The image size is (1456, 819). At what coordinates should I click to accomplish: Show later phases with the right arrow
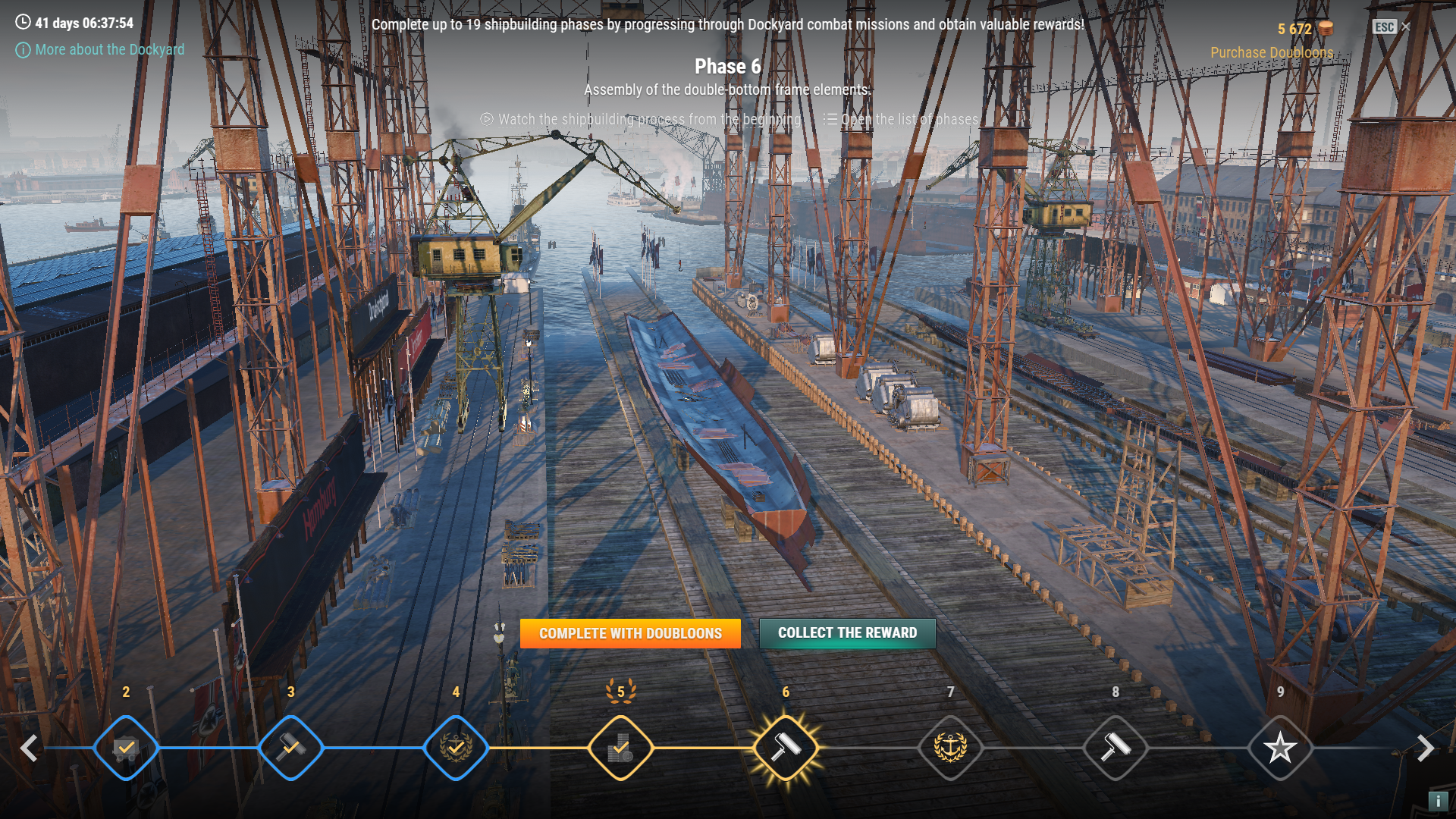coord(1426,748)
